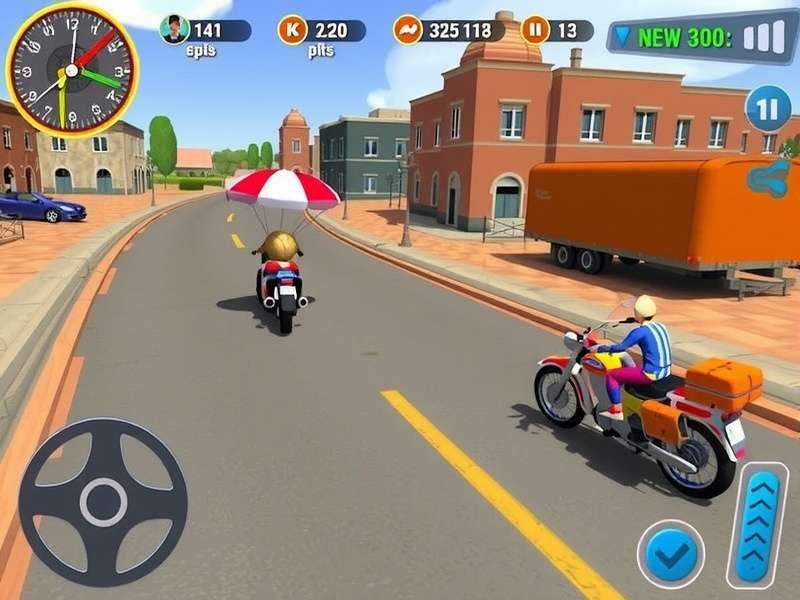Select the player avatar icon beside 141

(175, 30)
